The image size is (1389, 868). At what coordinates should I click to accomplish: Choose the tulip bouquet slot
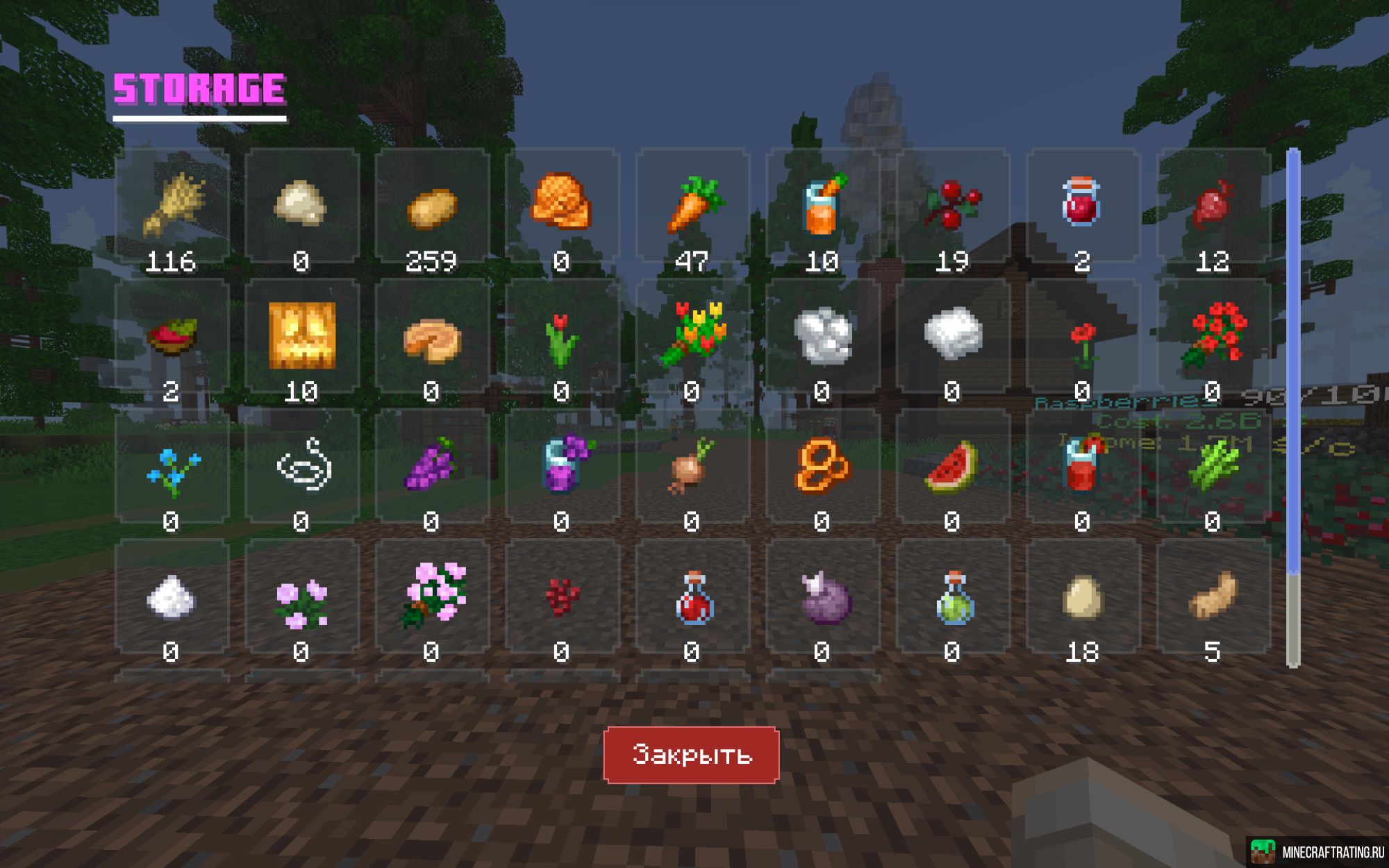(692, 336)
